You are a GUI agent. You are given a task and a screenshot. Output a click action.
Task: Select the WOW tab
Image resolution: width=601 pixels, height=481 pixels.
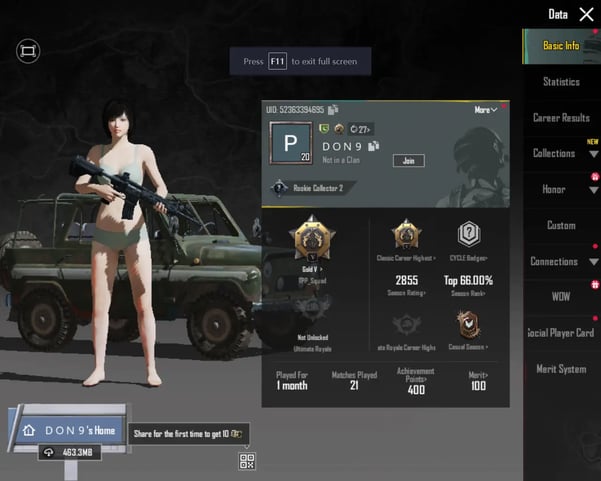coord(561,297)
